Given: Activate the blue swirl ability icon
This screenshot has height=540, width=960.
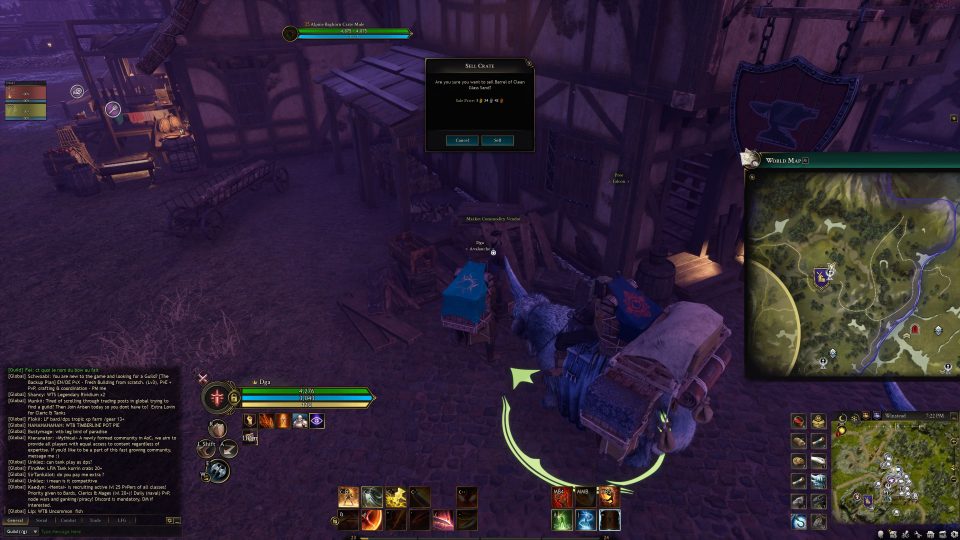Looking at the screenshot, I should [585, 519].
